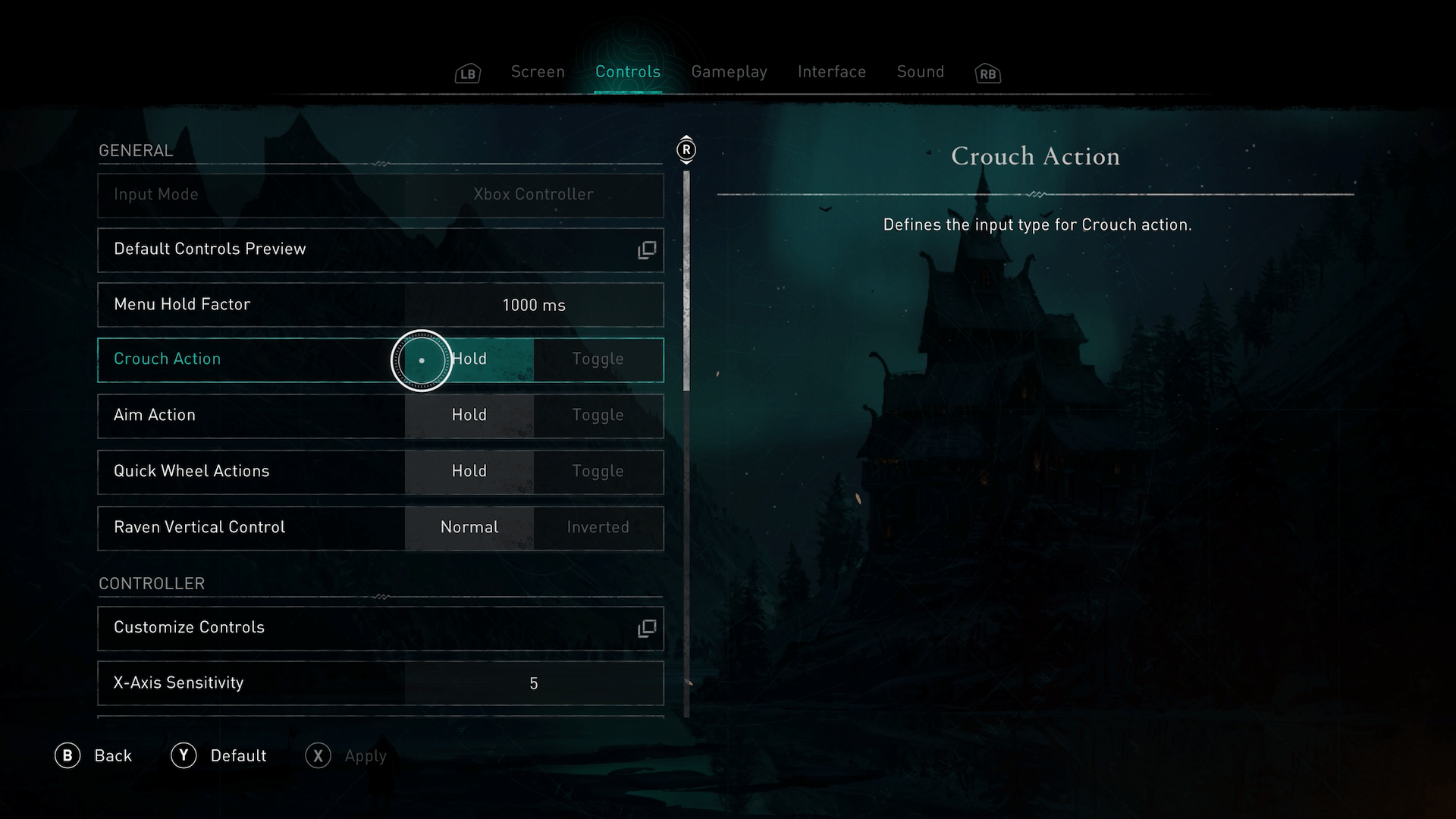The height and width of the screenshot is (819, 1456).
Task: Click the B button icon next to Back
Action: [69, 755]
